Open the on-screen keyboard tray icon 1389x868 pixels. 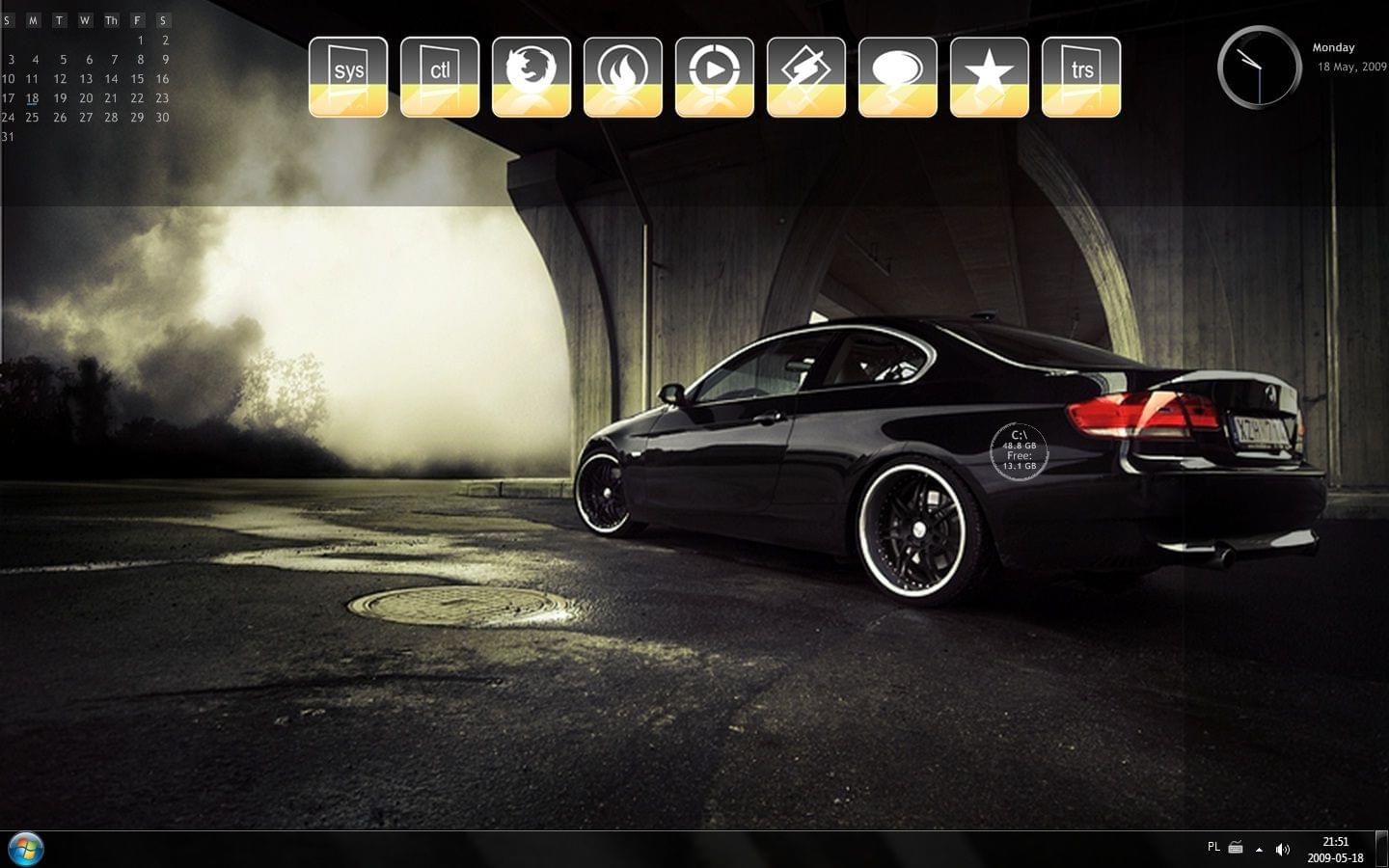1236,849
